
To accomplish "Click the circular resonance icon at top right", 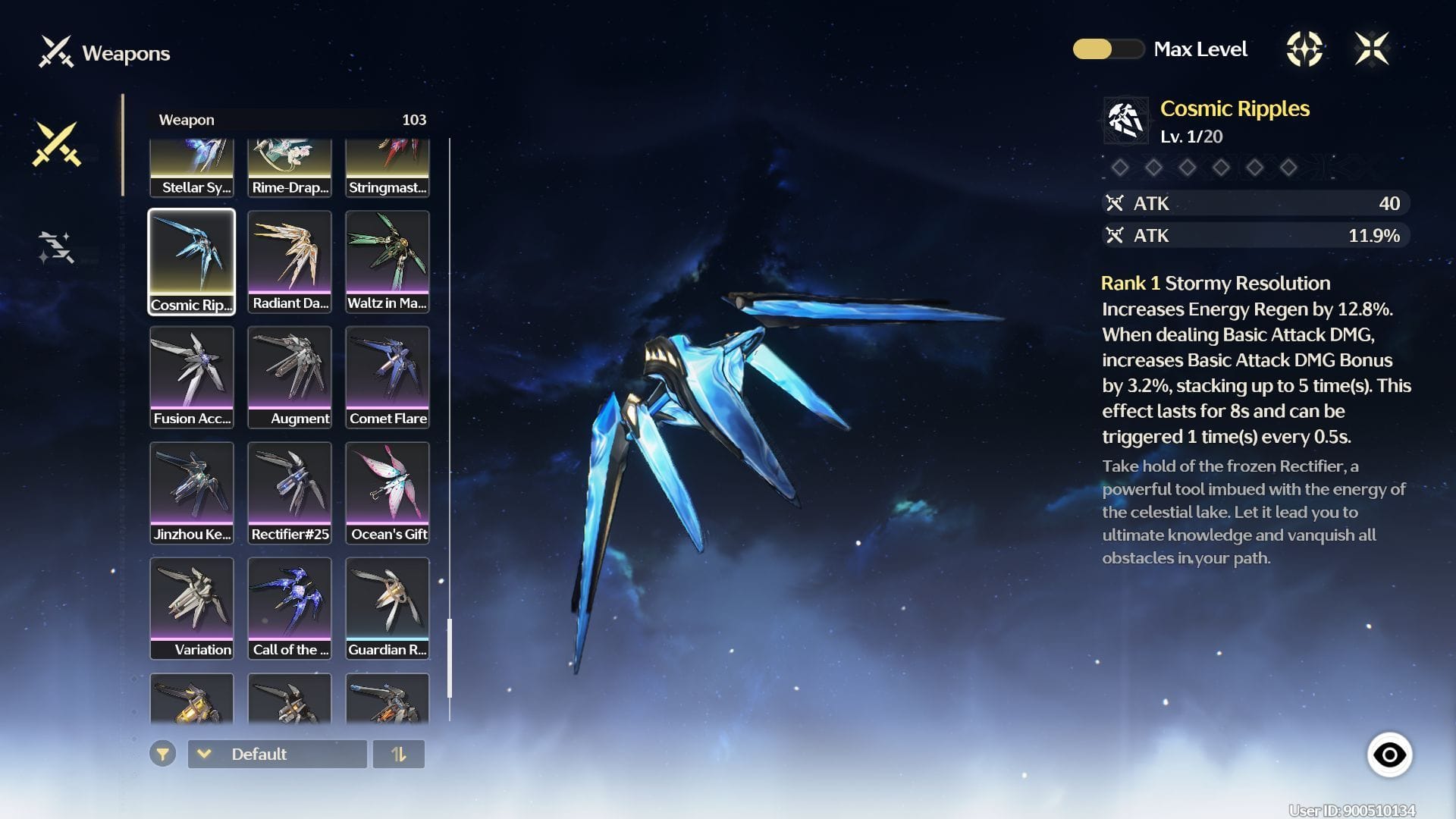I will (1306, 49).
